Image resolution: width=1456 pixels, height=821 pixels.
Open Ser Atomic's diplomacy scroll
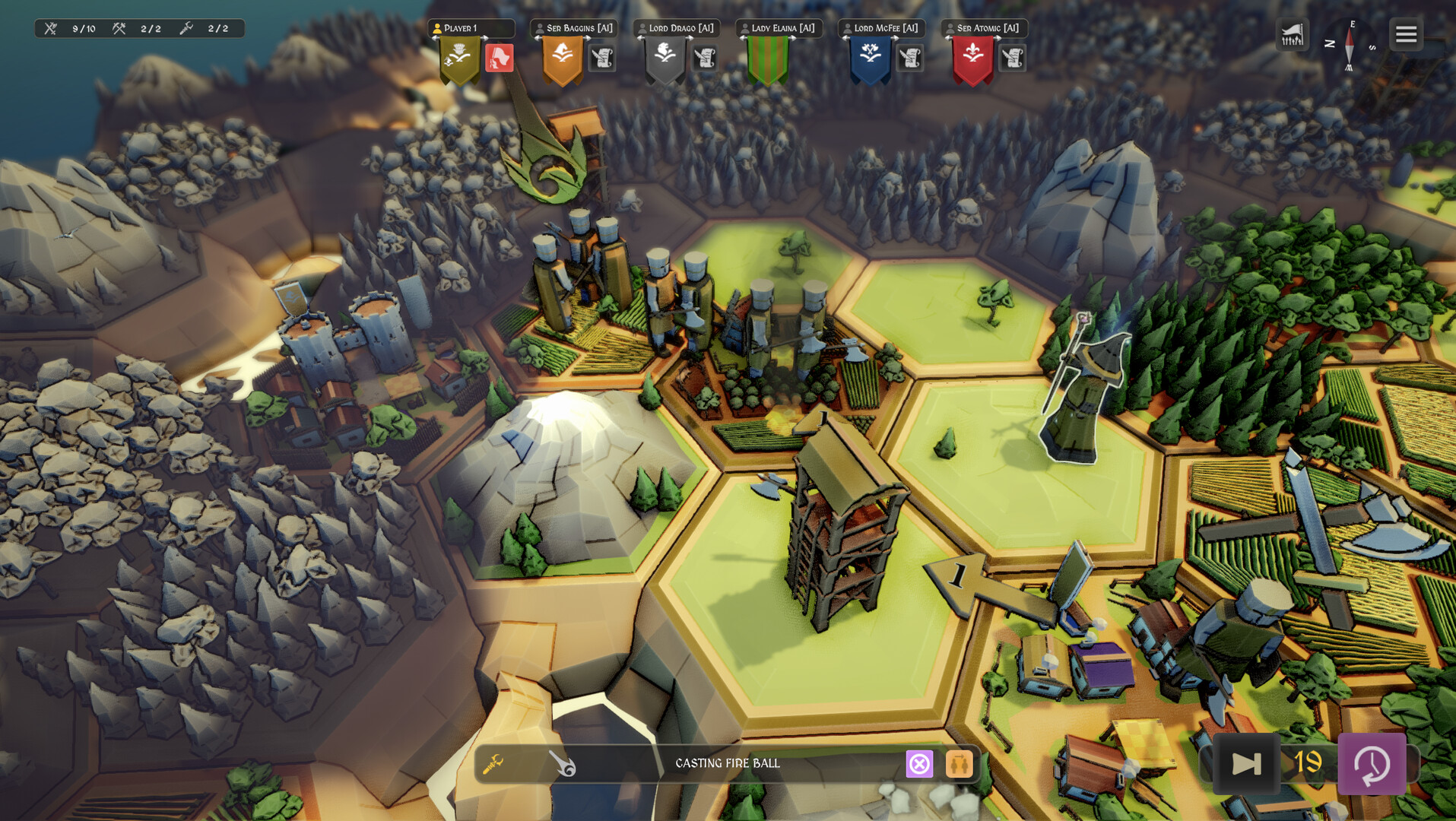coord(1013,58)
